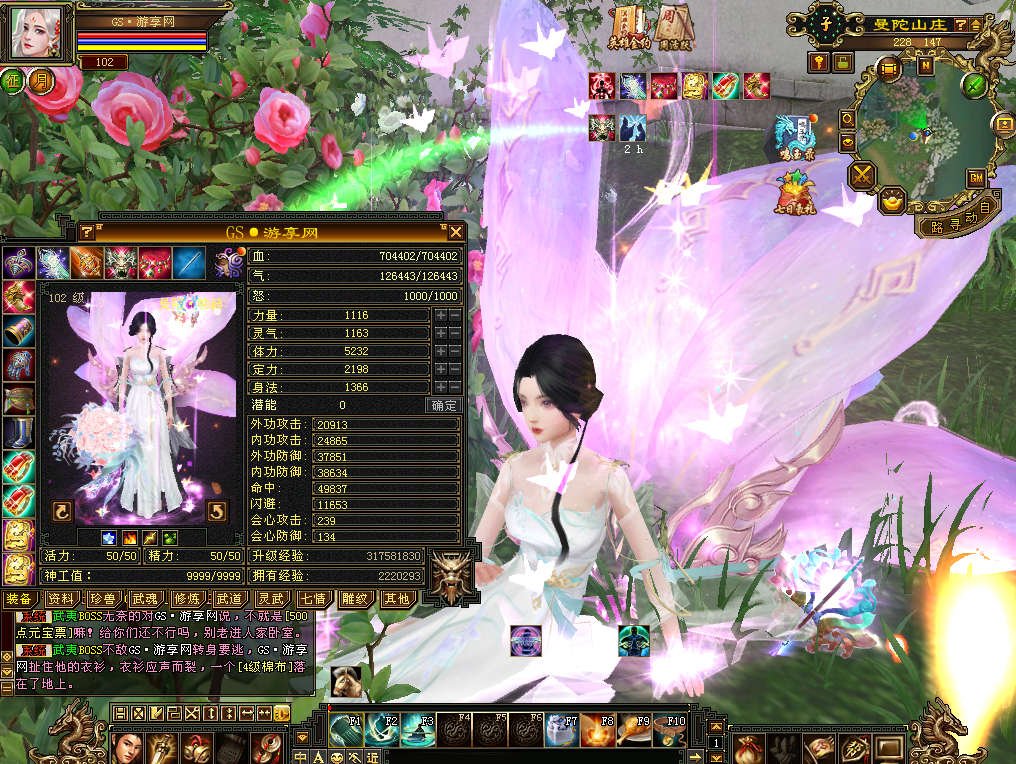Open the 七日豪礼 gift bag

(x=795, y=192)
